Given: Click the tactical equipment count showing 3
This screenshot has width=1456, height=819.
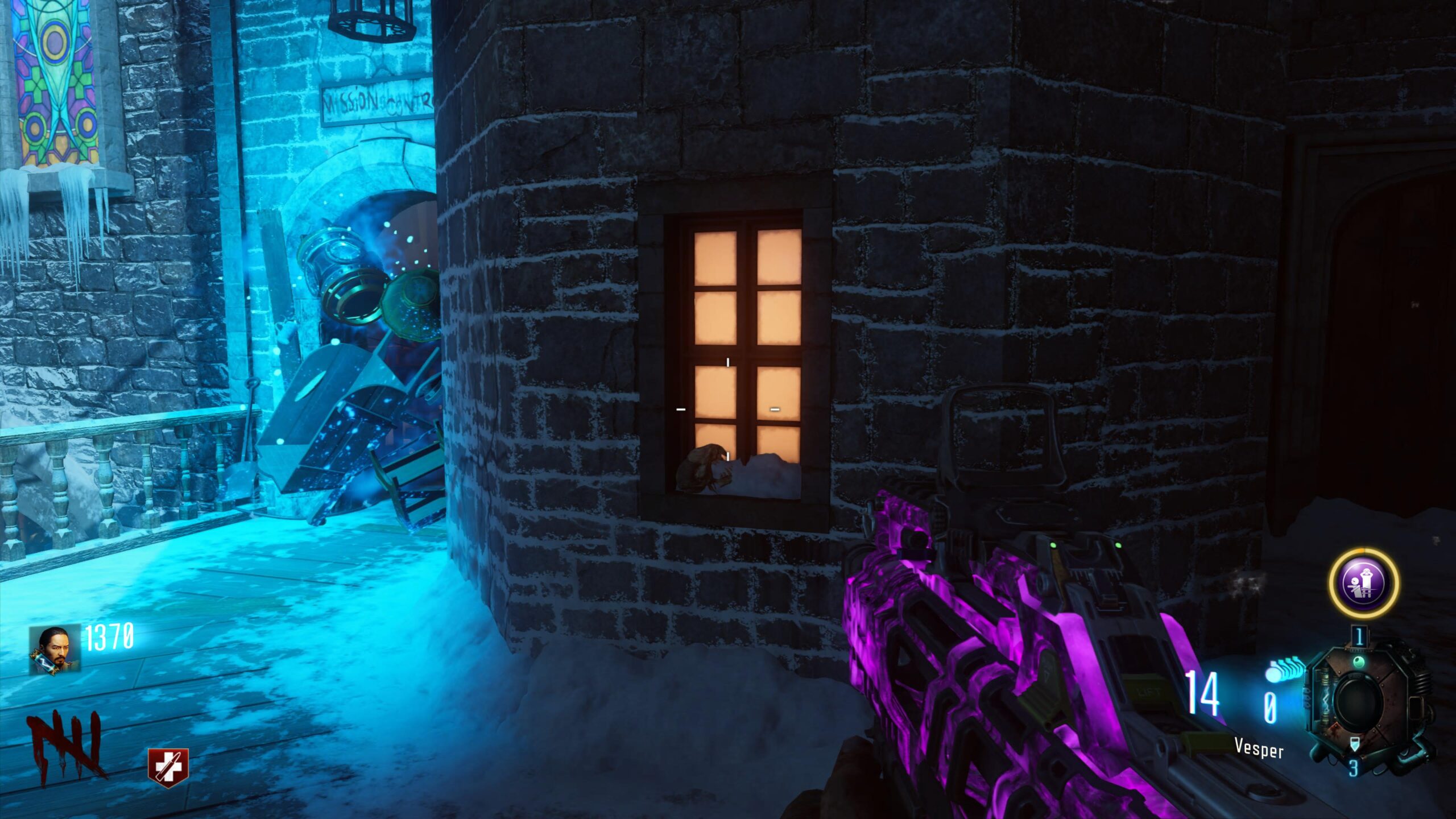Looking at the screenshot, I should tap(1354, 767).
